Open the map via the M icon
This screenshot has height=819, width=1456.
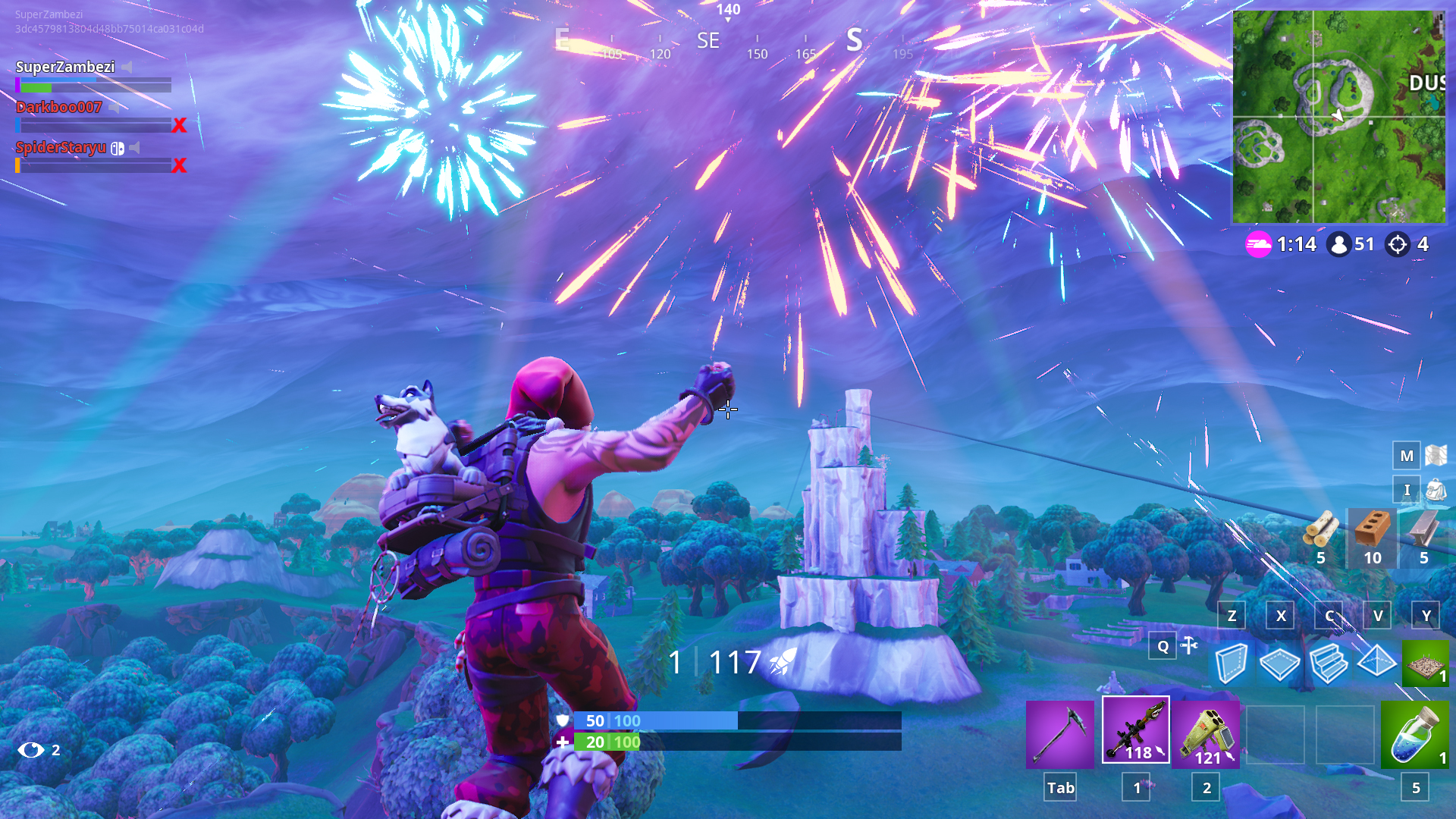pyautogui.click(x=1406, y=456)
